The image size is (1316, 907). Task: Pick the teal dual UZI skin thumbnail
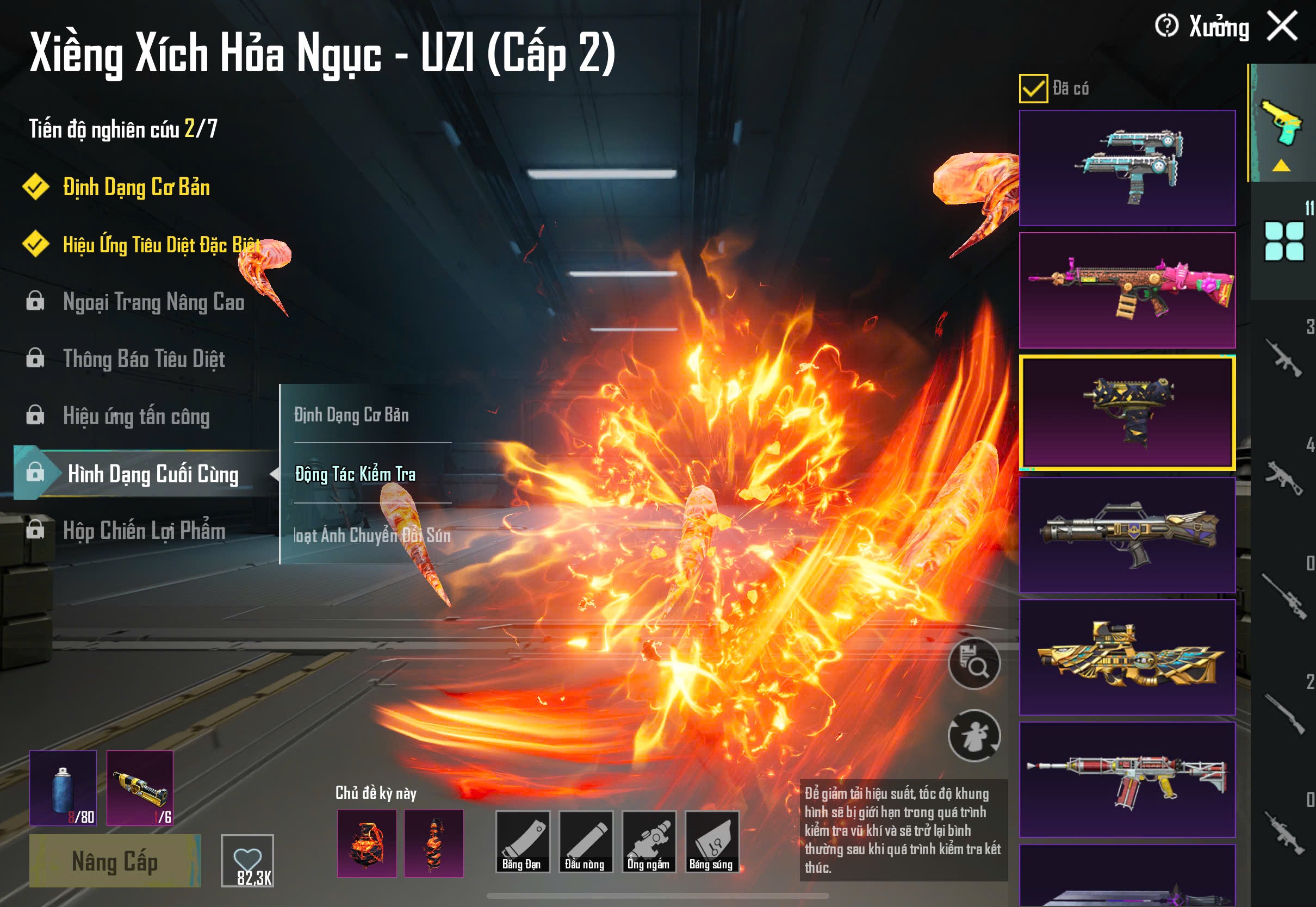point(1127,167)
